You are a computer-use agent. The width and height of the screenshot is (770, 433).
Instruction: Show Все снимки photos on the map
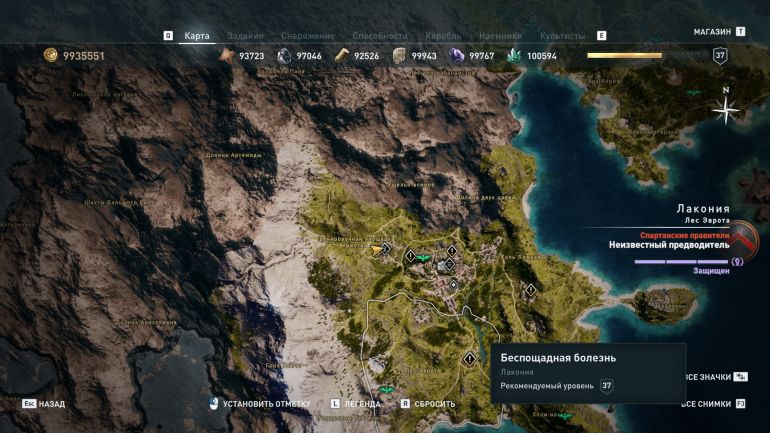tap(713, 404)
